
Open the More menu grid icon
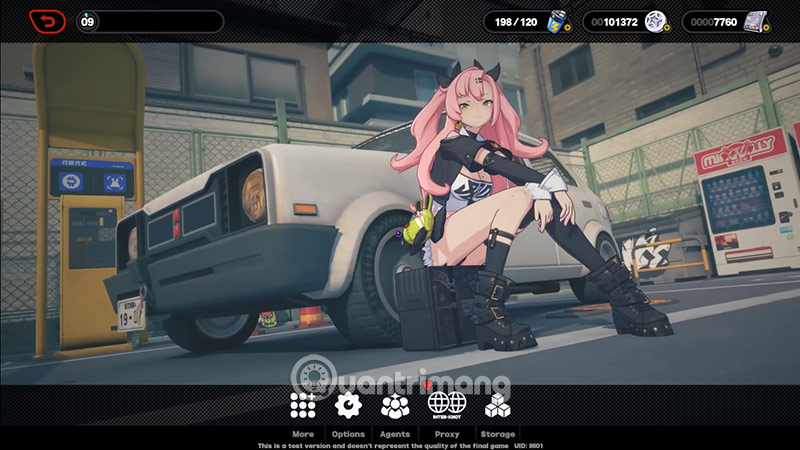pos(303,405)
